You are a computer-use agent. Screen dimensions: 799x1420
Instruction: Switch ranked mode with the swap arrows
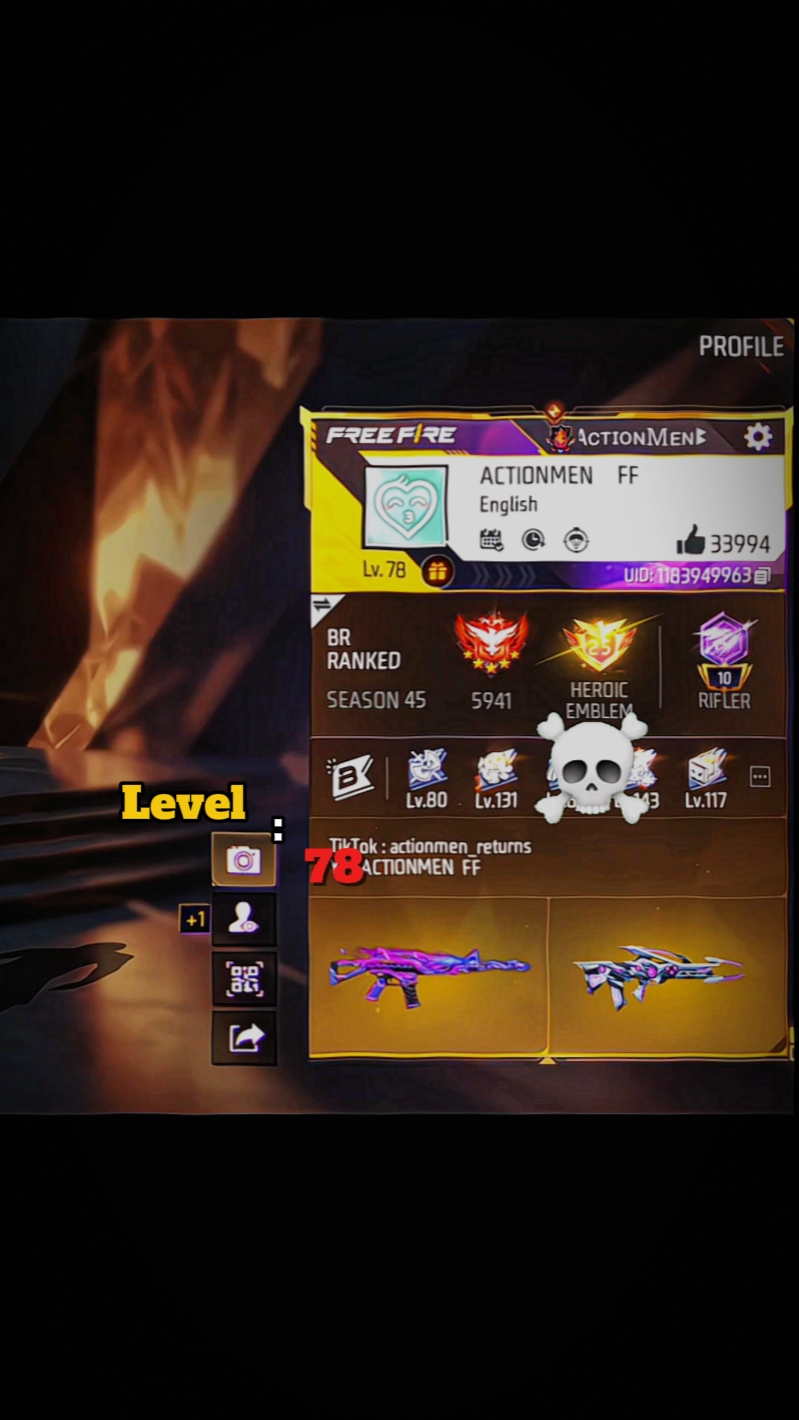click(x=323, y=606)
